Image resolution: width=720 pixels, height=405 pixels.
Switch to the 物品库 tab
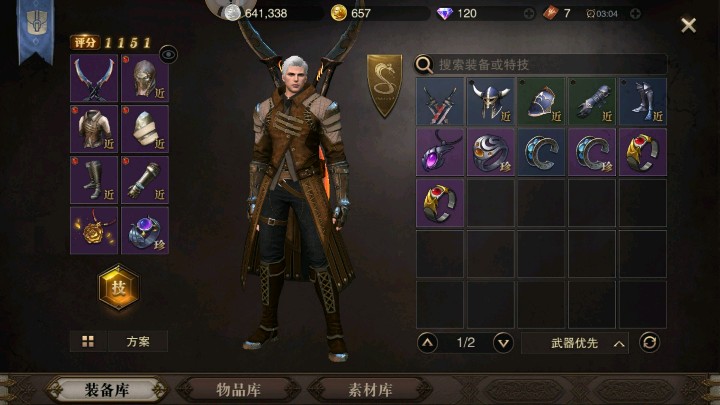246,389
